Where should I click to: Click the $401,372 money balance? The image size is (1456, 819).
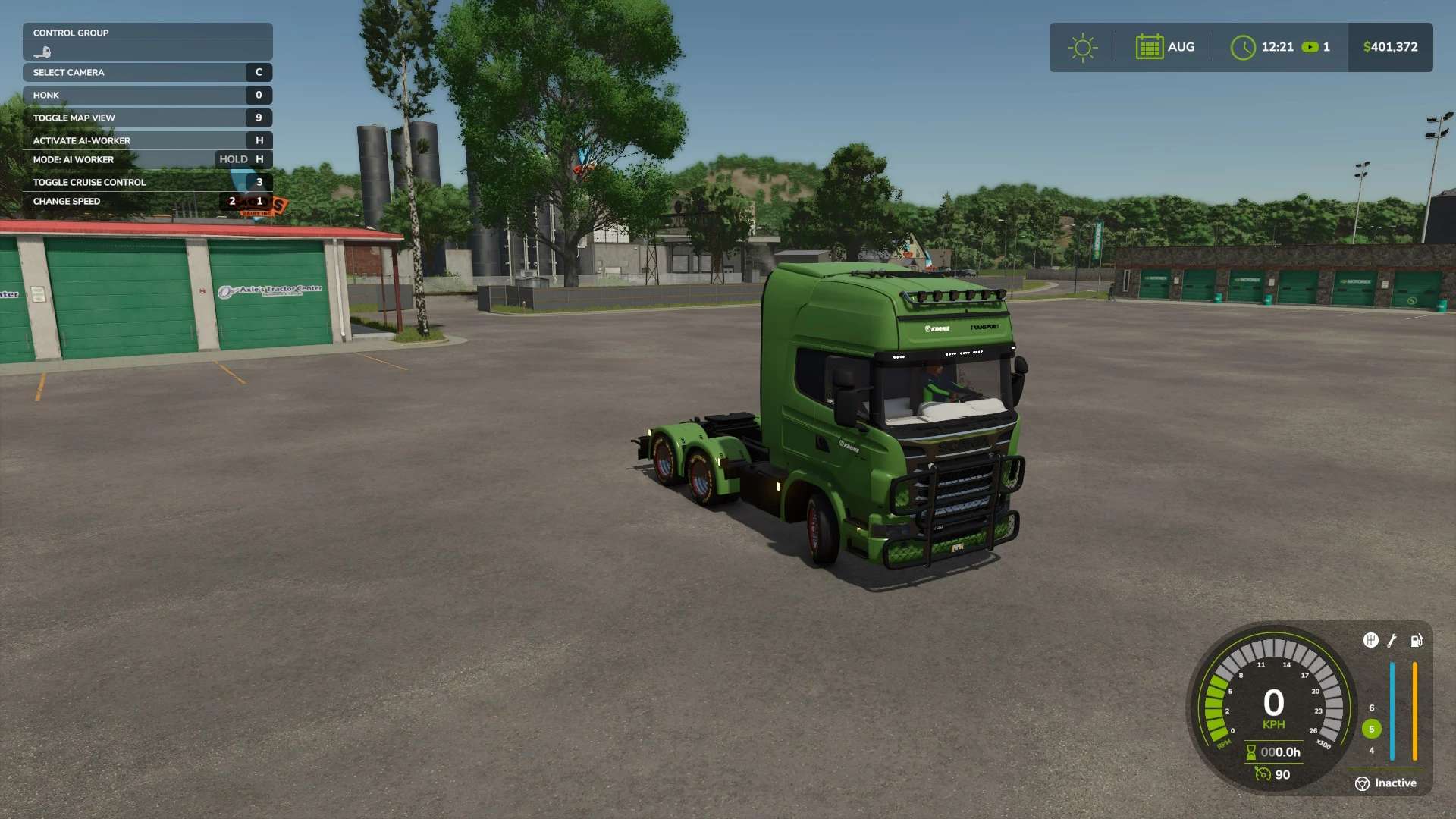coord(1390,46)
